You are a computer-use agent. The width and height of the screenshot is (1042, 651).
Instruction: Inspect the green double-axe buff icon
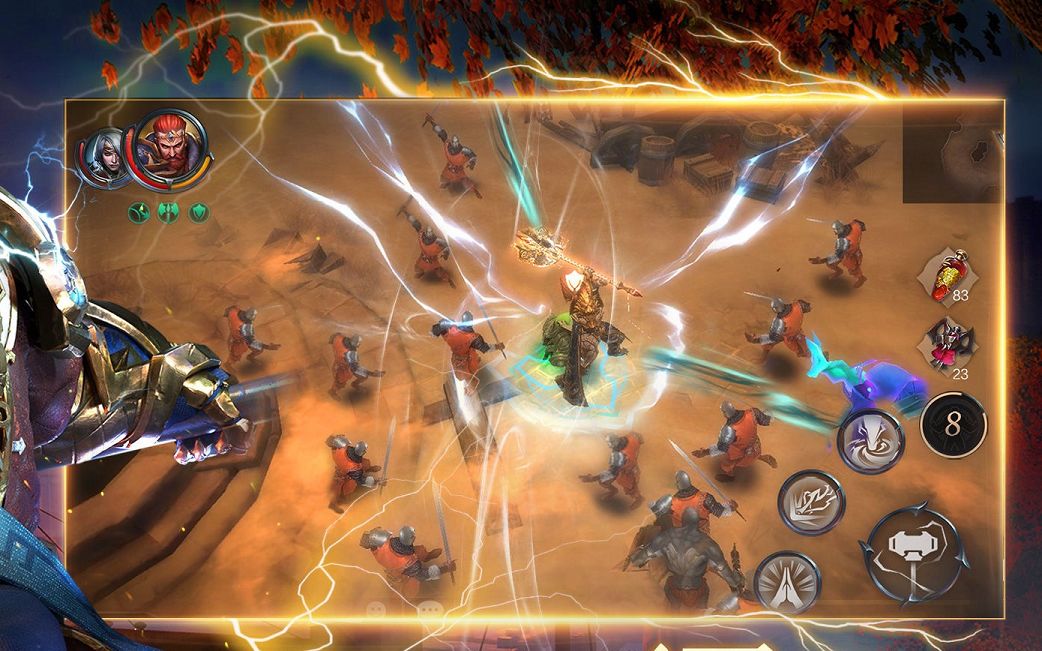tap(168, 212)
